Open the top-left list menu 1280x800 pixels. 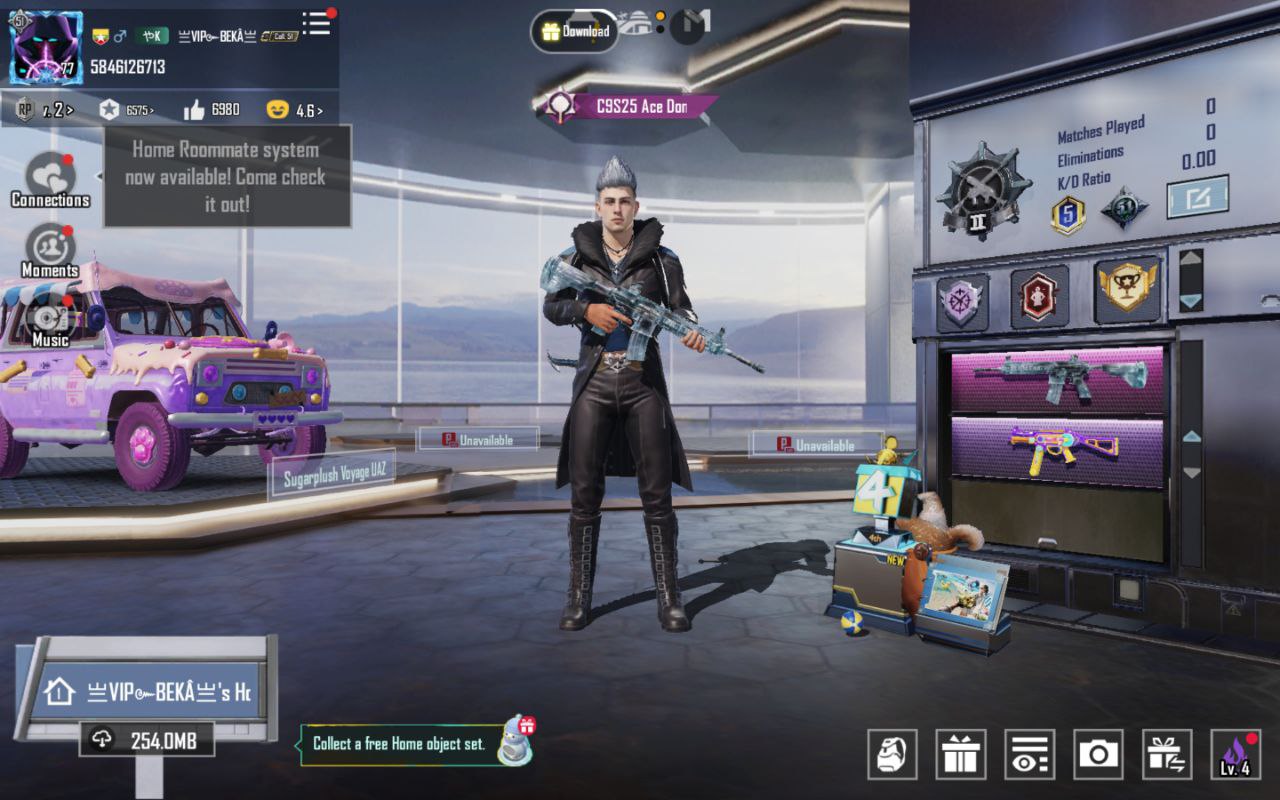point(317,23)
